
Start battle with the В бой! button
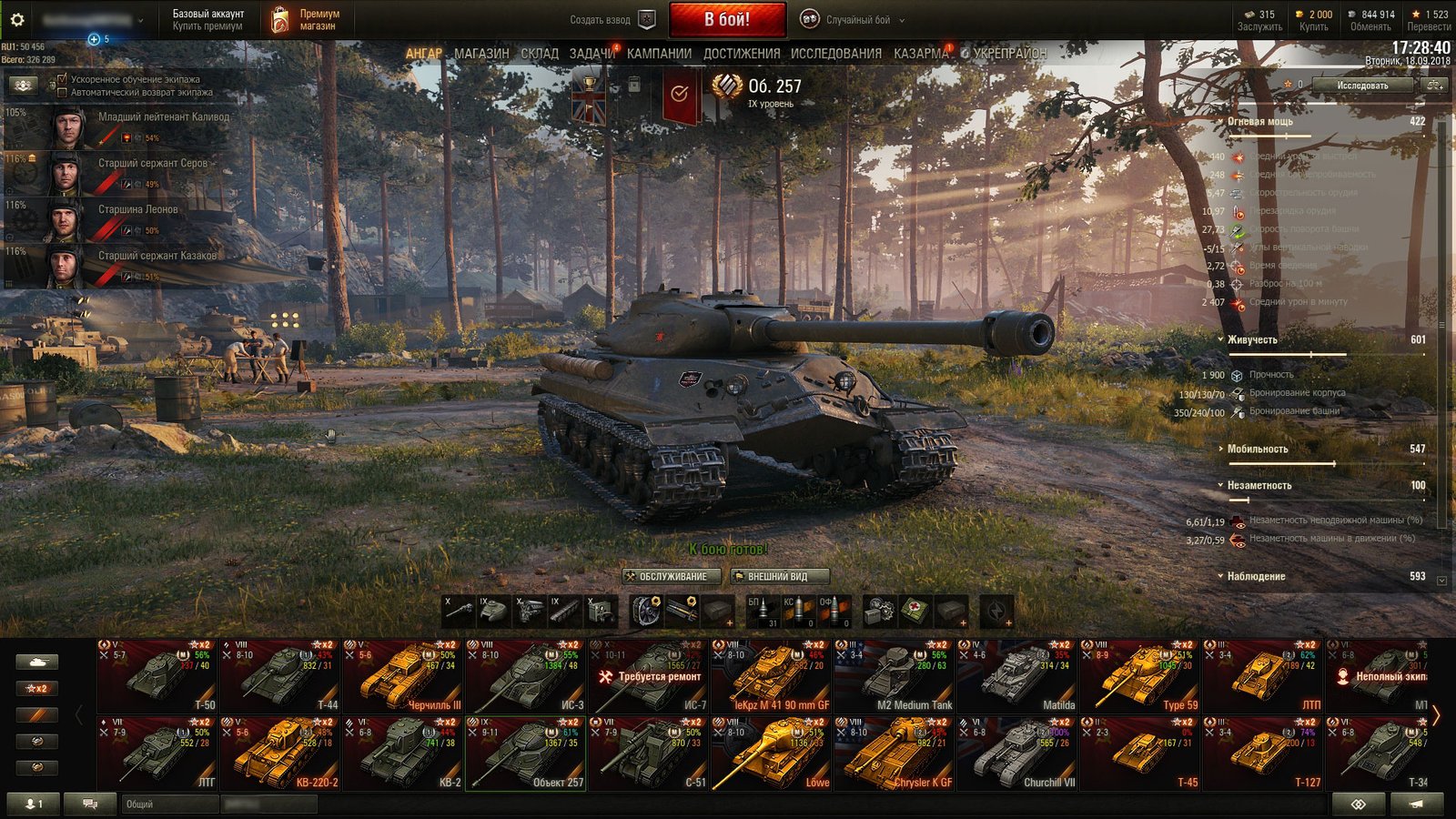[x=727, y=19]
